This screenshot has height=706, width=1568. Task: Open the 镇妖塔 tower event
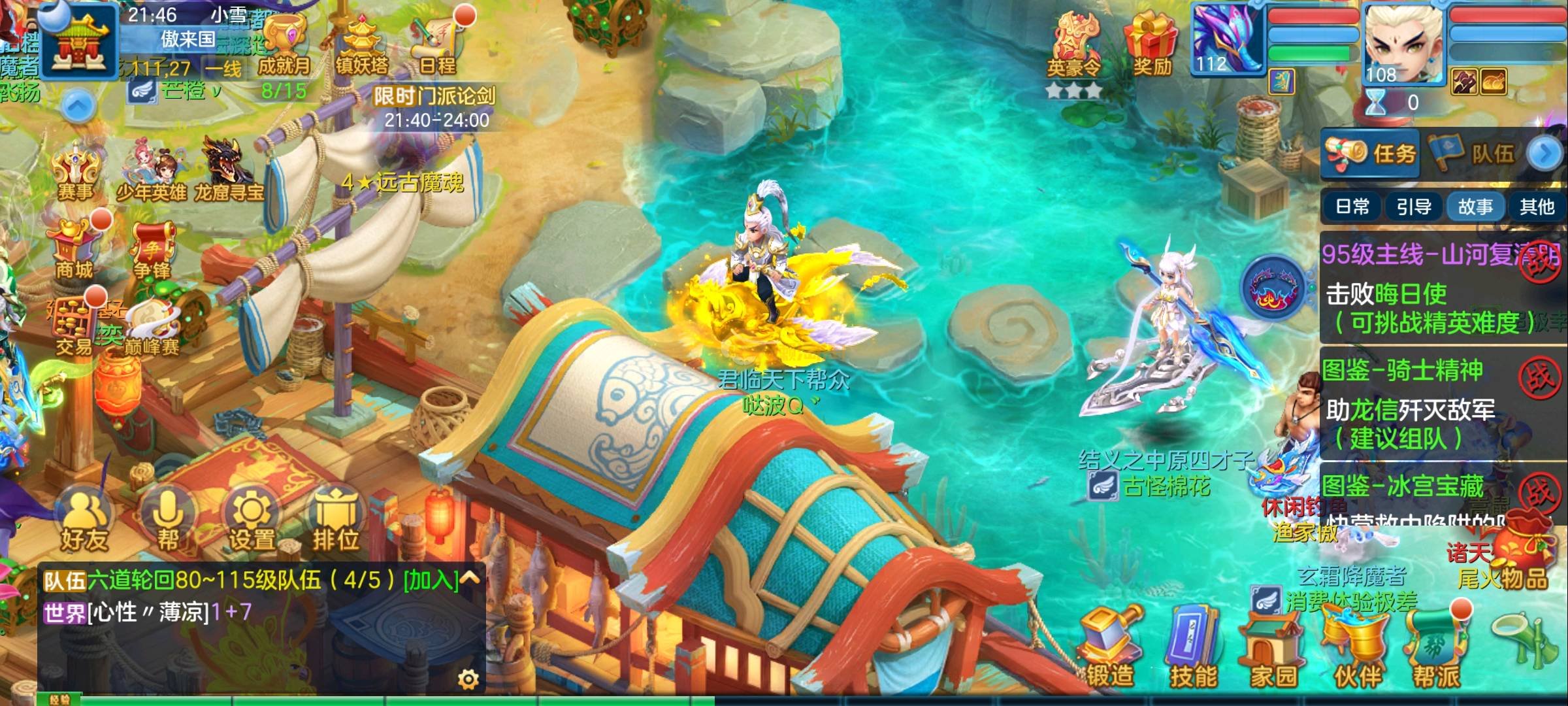(x=361, y=44)
